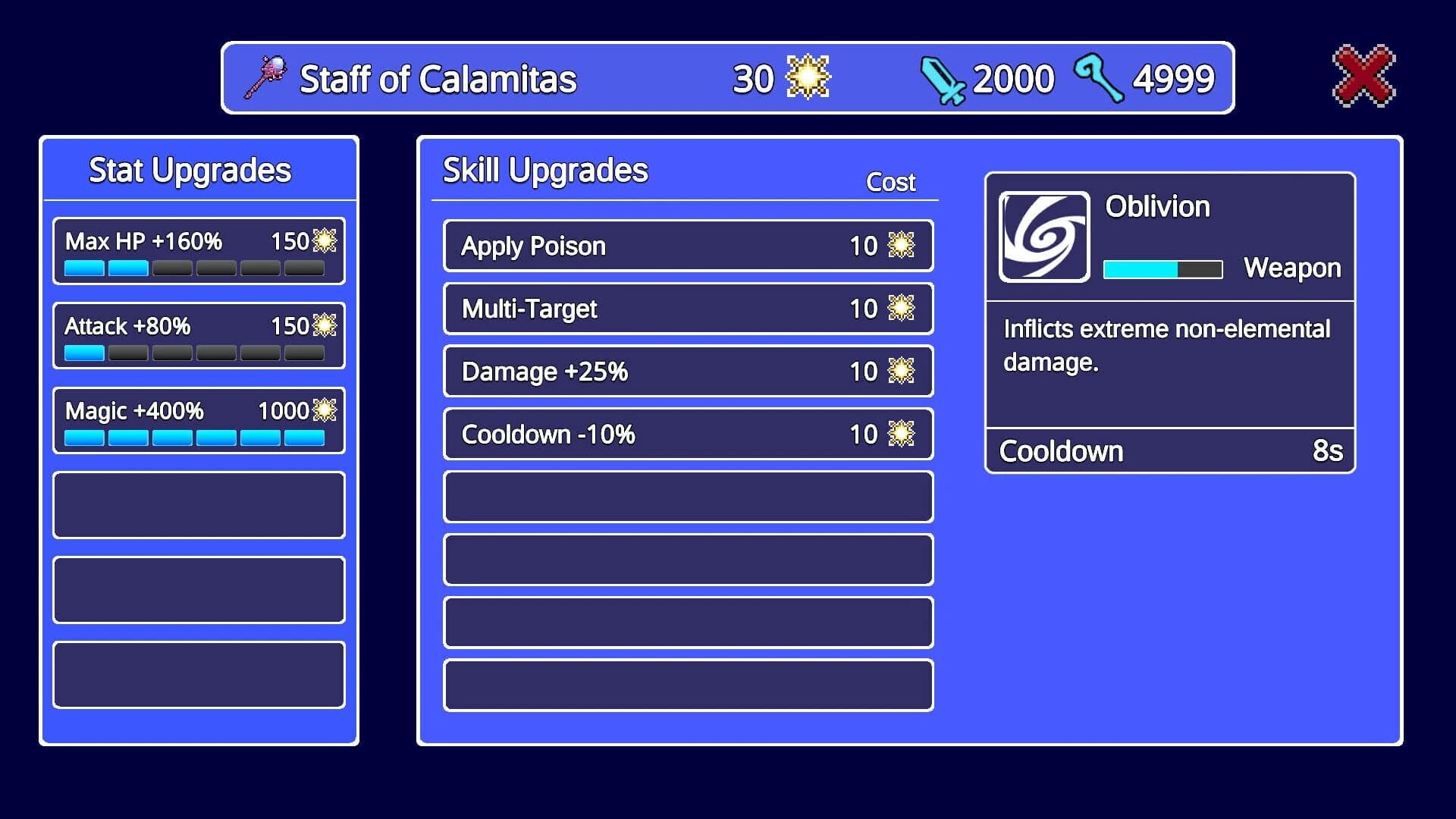Click the Oblivion upgrade progress bar
The height and width of the screenshot is (819, 1456).
coord(1161,269)
